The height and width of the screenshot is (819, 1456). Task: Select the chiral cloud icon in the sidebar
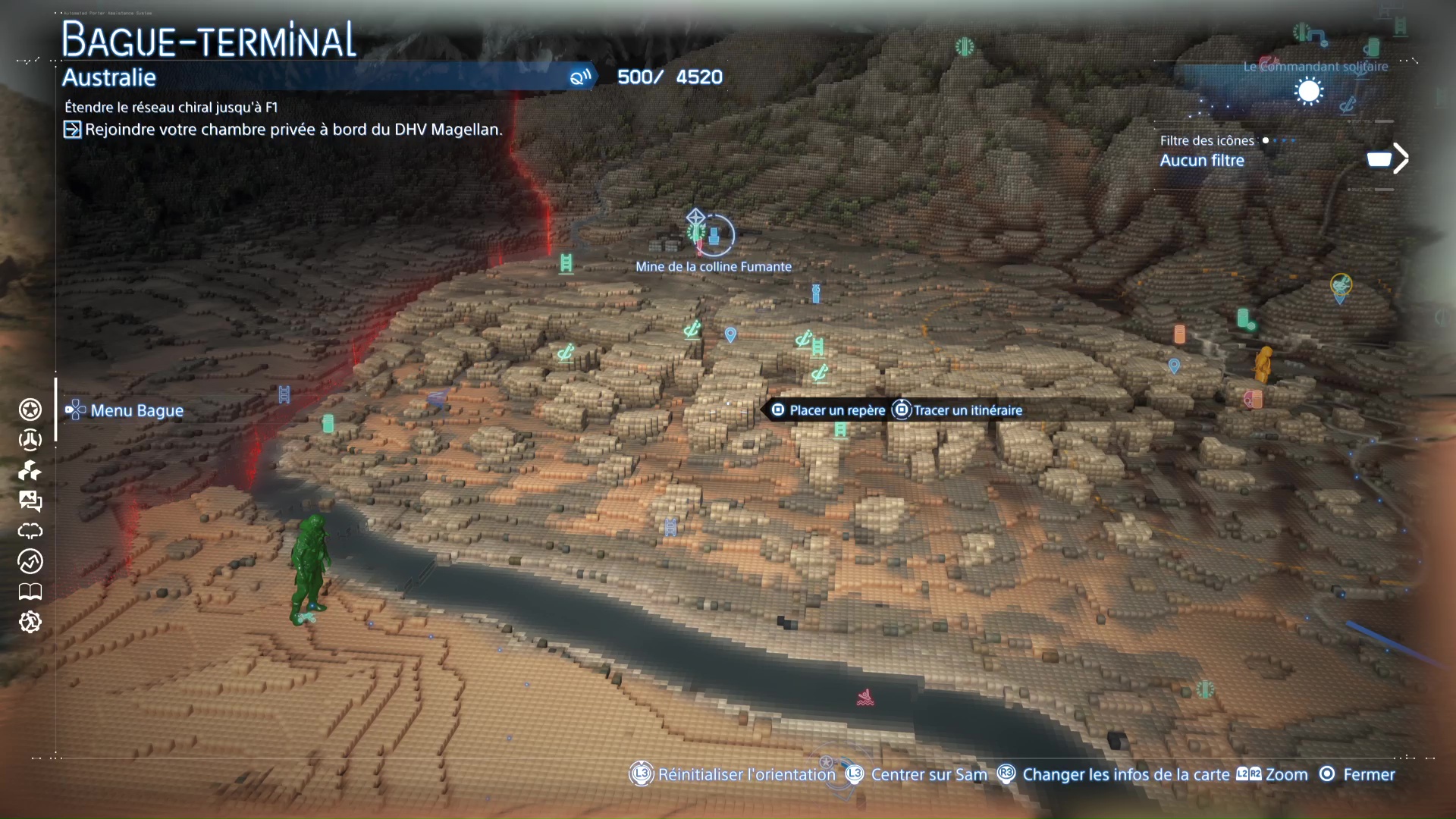pyautogui.click(x=30, y=531)
